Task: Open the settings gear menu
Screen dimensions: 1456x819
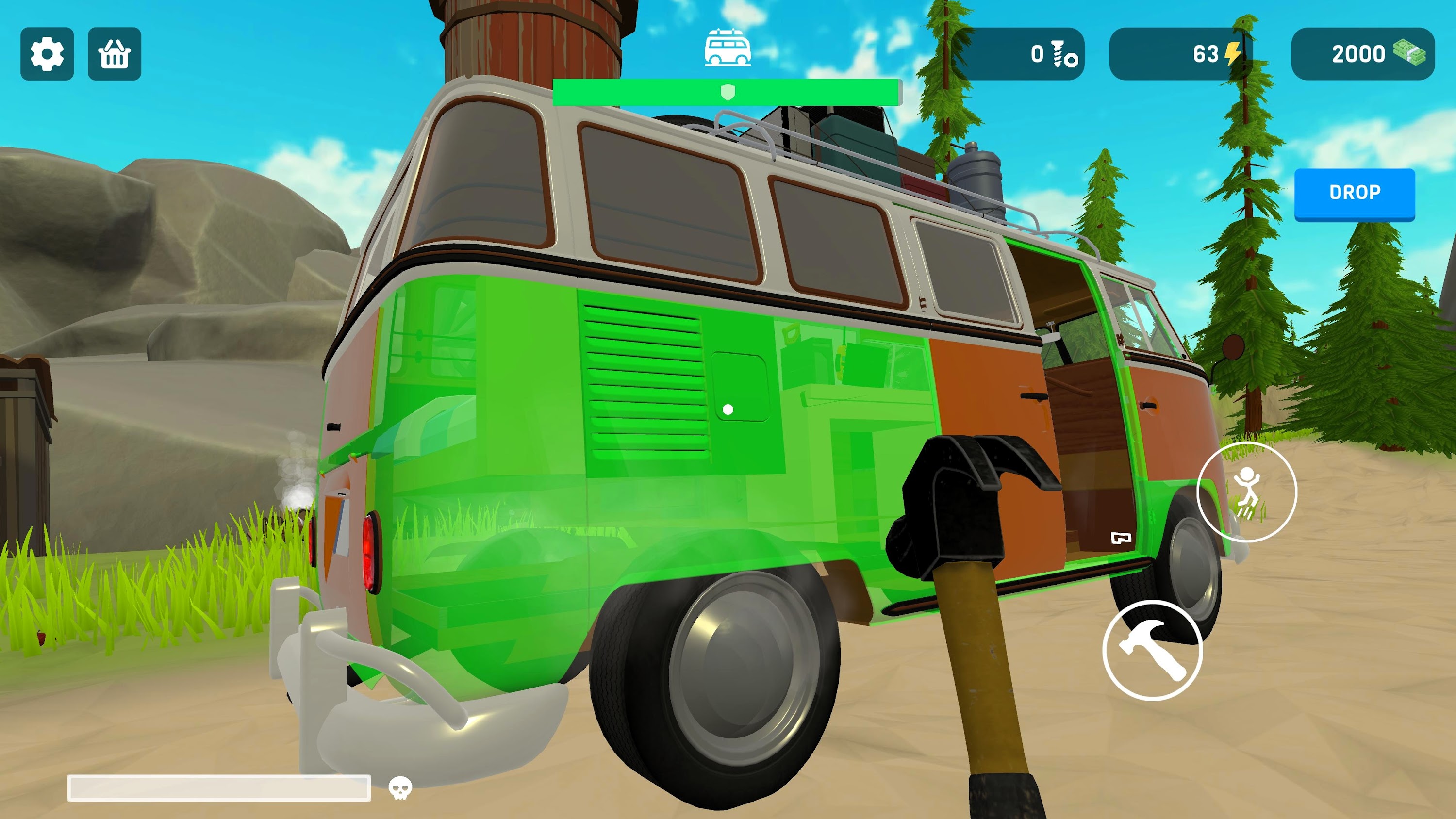Action: (x=48, y=54)
